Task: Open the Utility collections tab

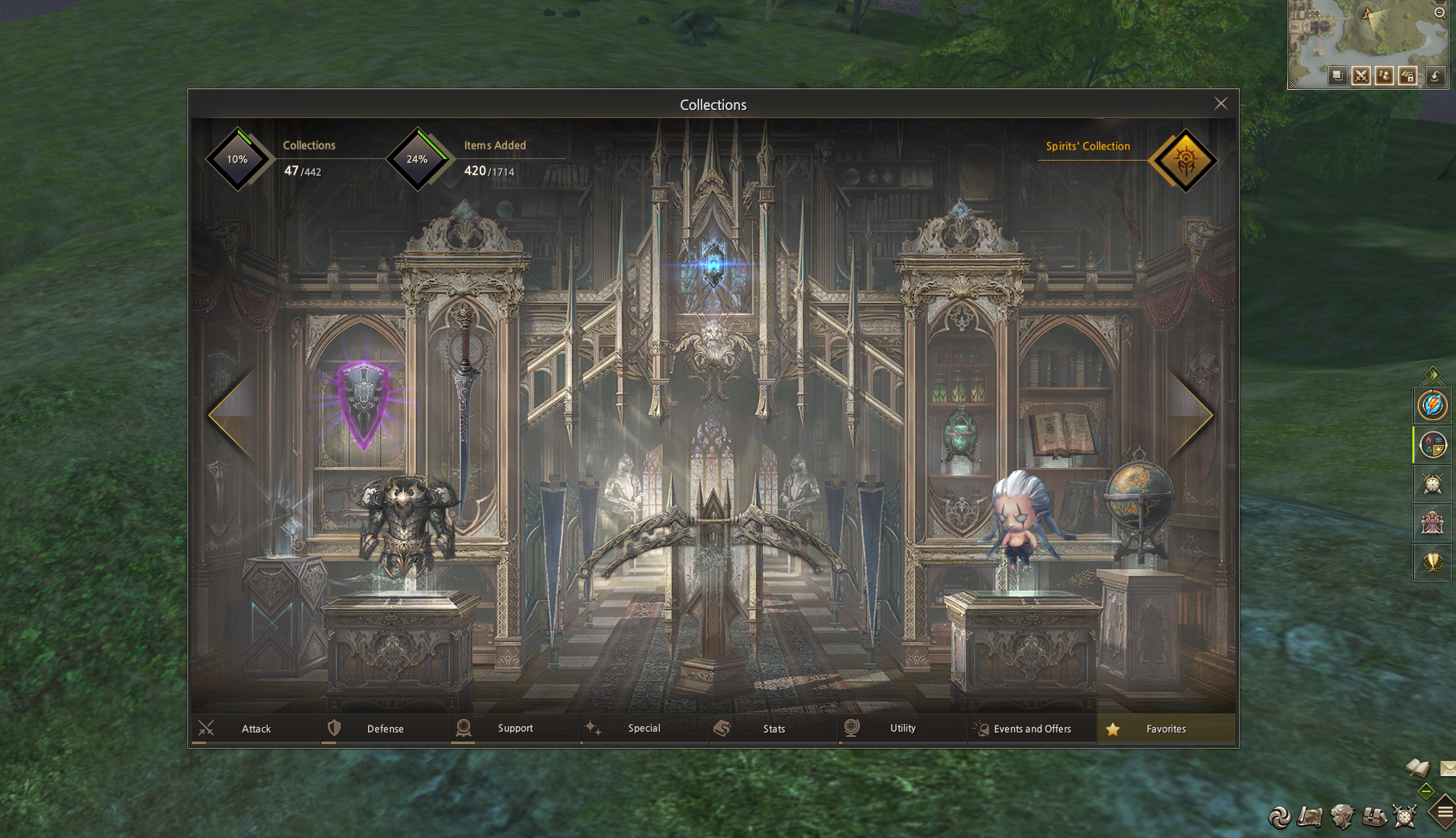Action: pos(902,729)
